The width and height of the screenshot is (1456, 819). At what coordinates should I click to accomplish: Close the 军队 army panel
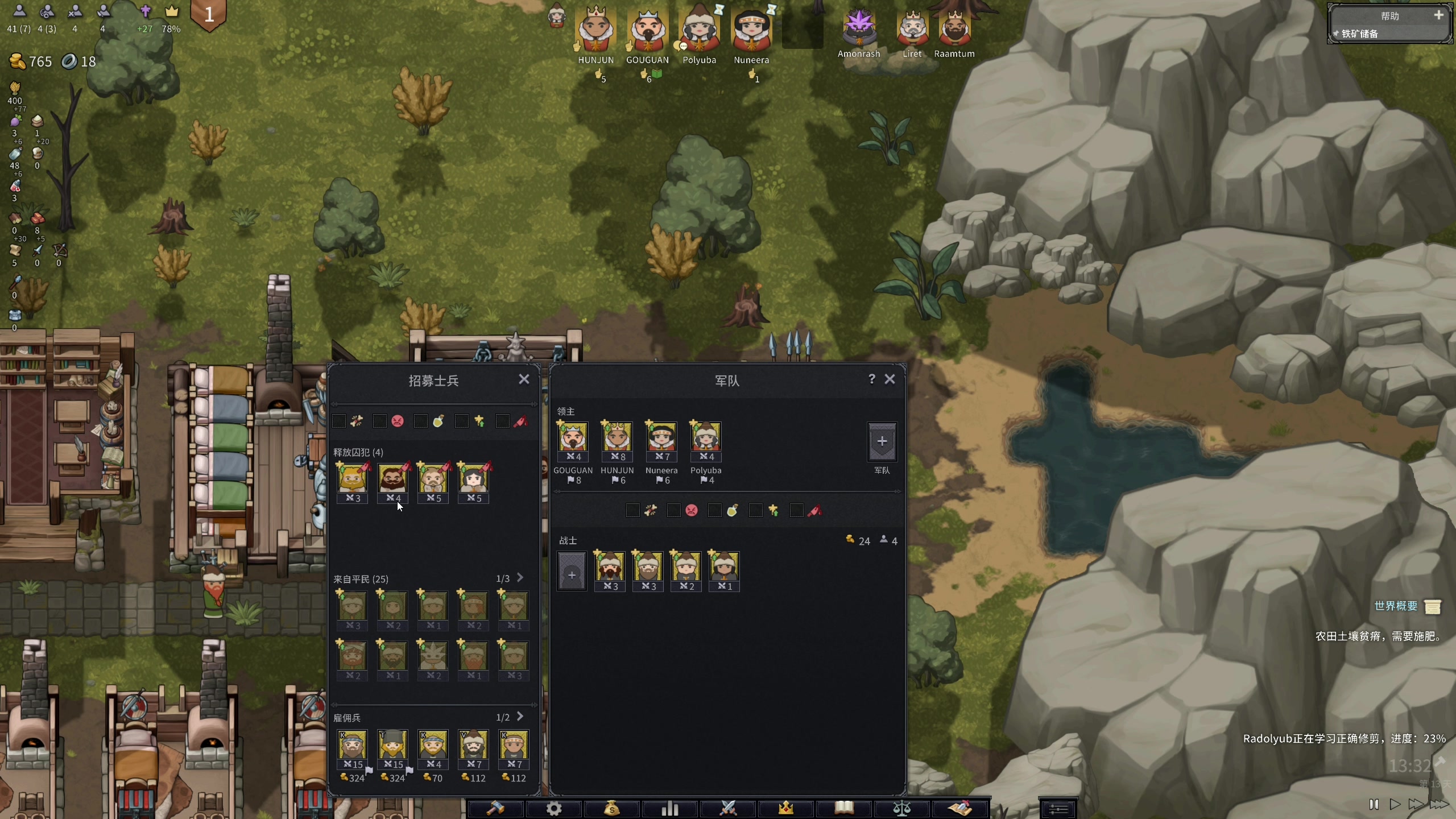890,379
